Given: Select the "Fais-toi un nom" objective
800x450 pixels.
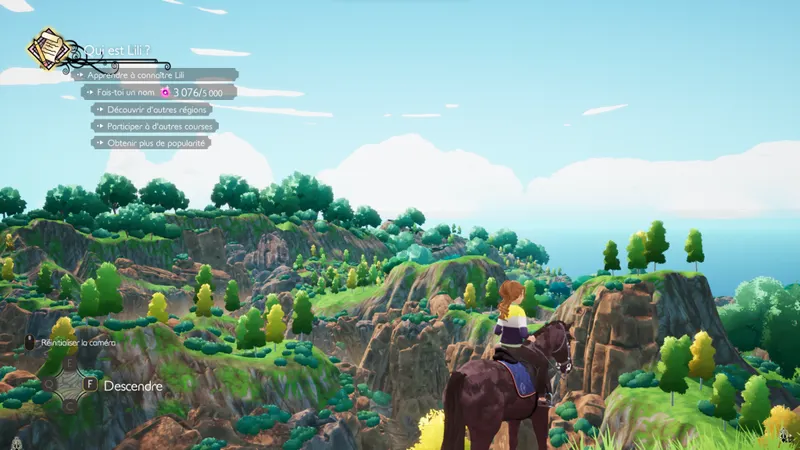Looking at the screenshot, I should 159,92.
